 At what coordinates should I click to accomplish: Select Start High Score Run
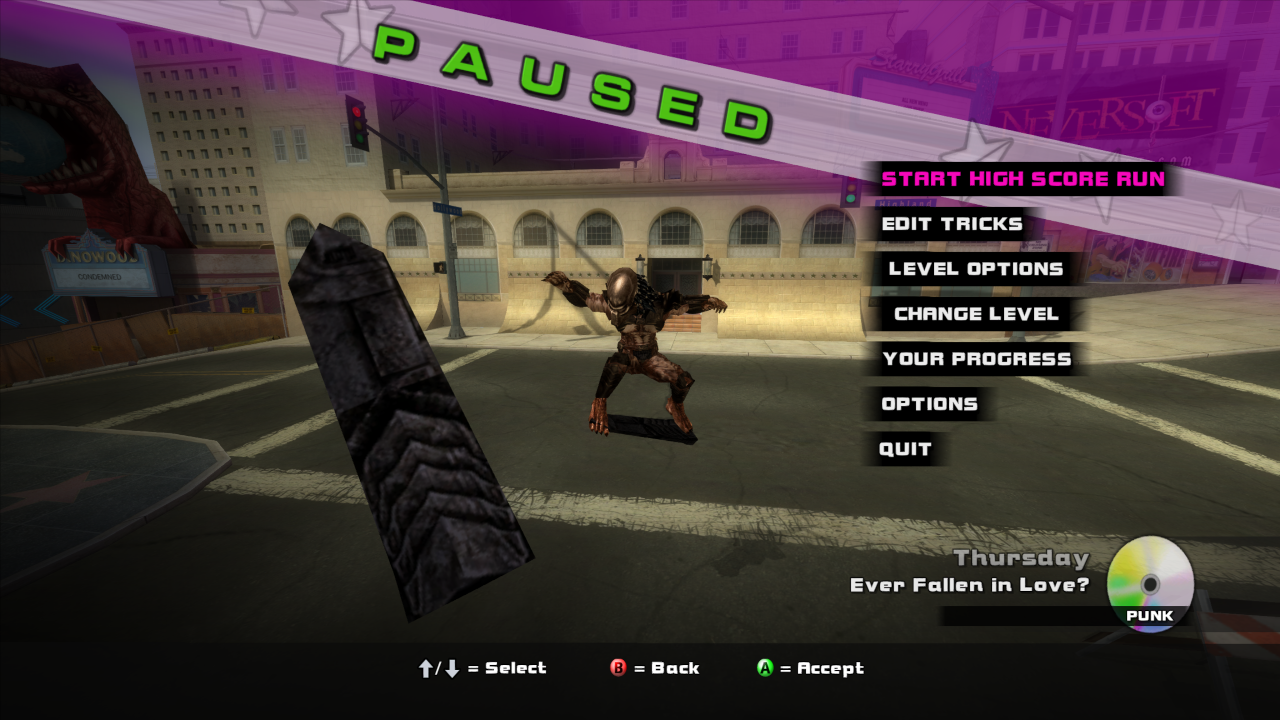click(1022, 180)
